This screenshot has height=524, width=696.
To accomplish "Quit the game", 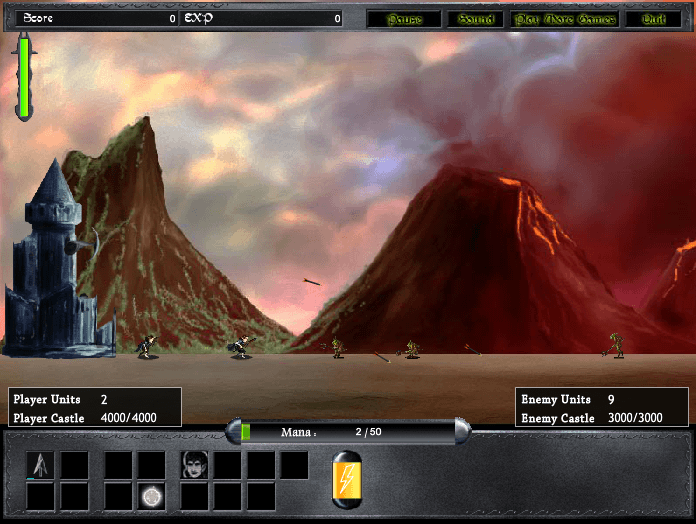I will [x=653, y=19].
